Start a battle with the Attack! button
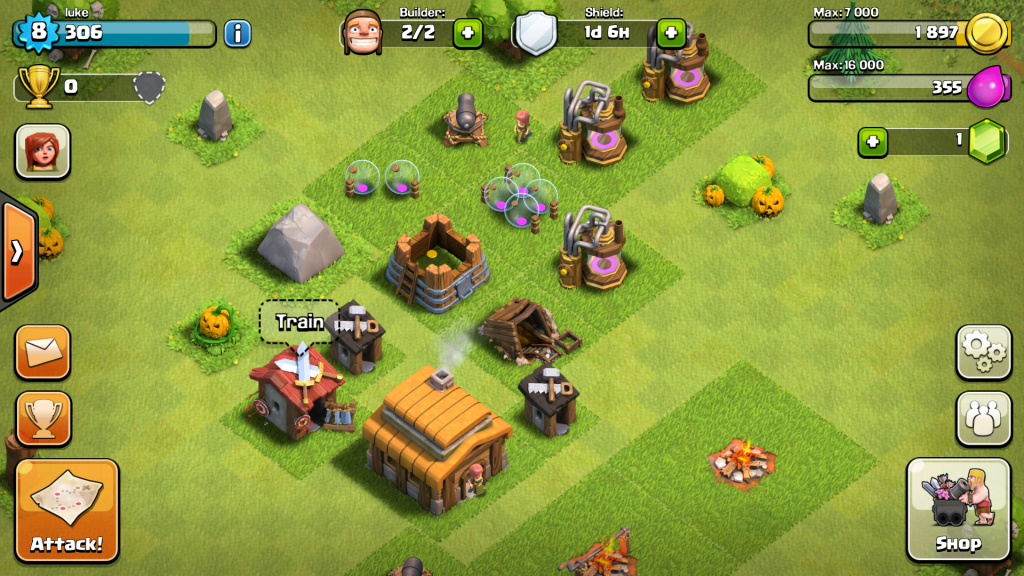 [x=67, y=510]
